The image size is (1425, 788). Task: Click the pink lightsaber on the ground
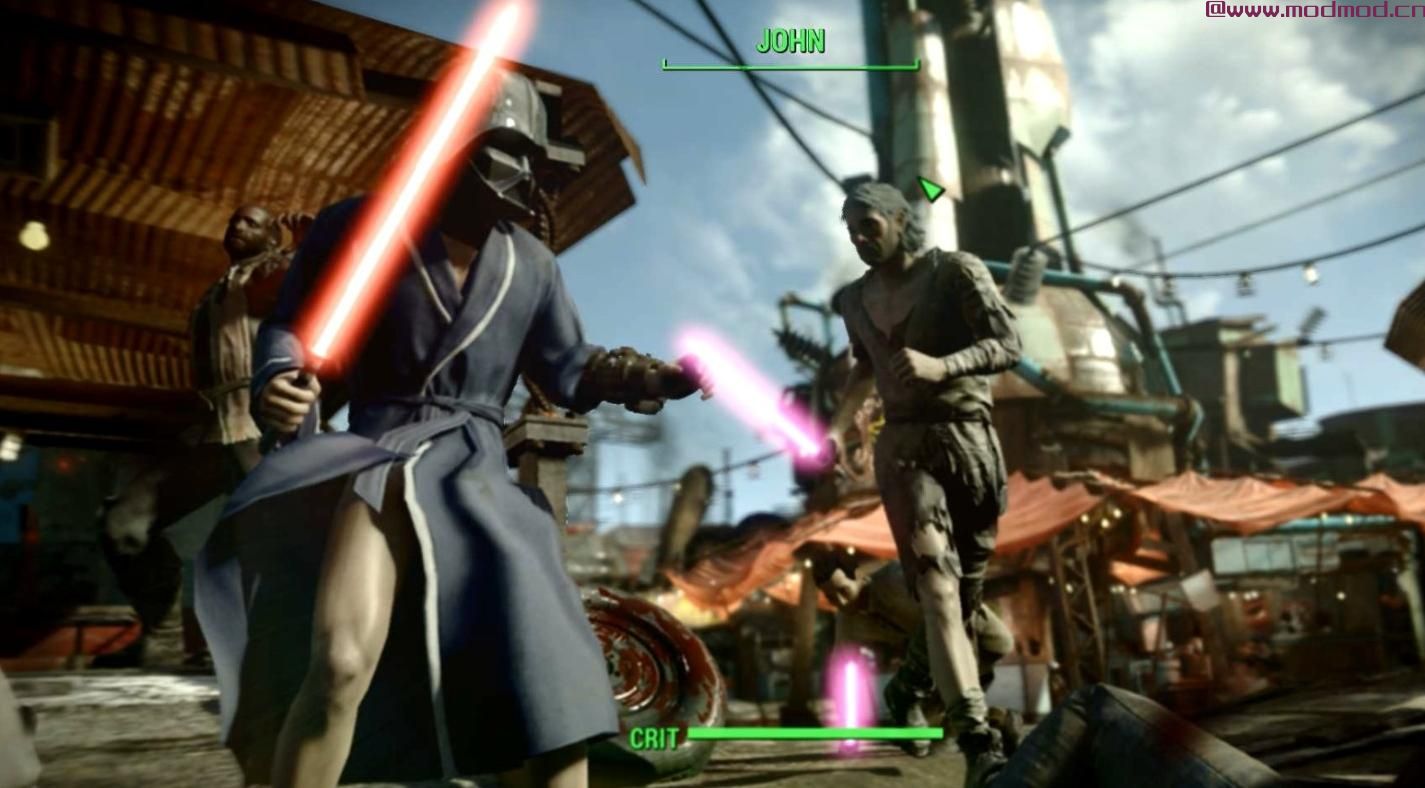tap(850, 690)
